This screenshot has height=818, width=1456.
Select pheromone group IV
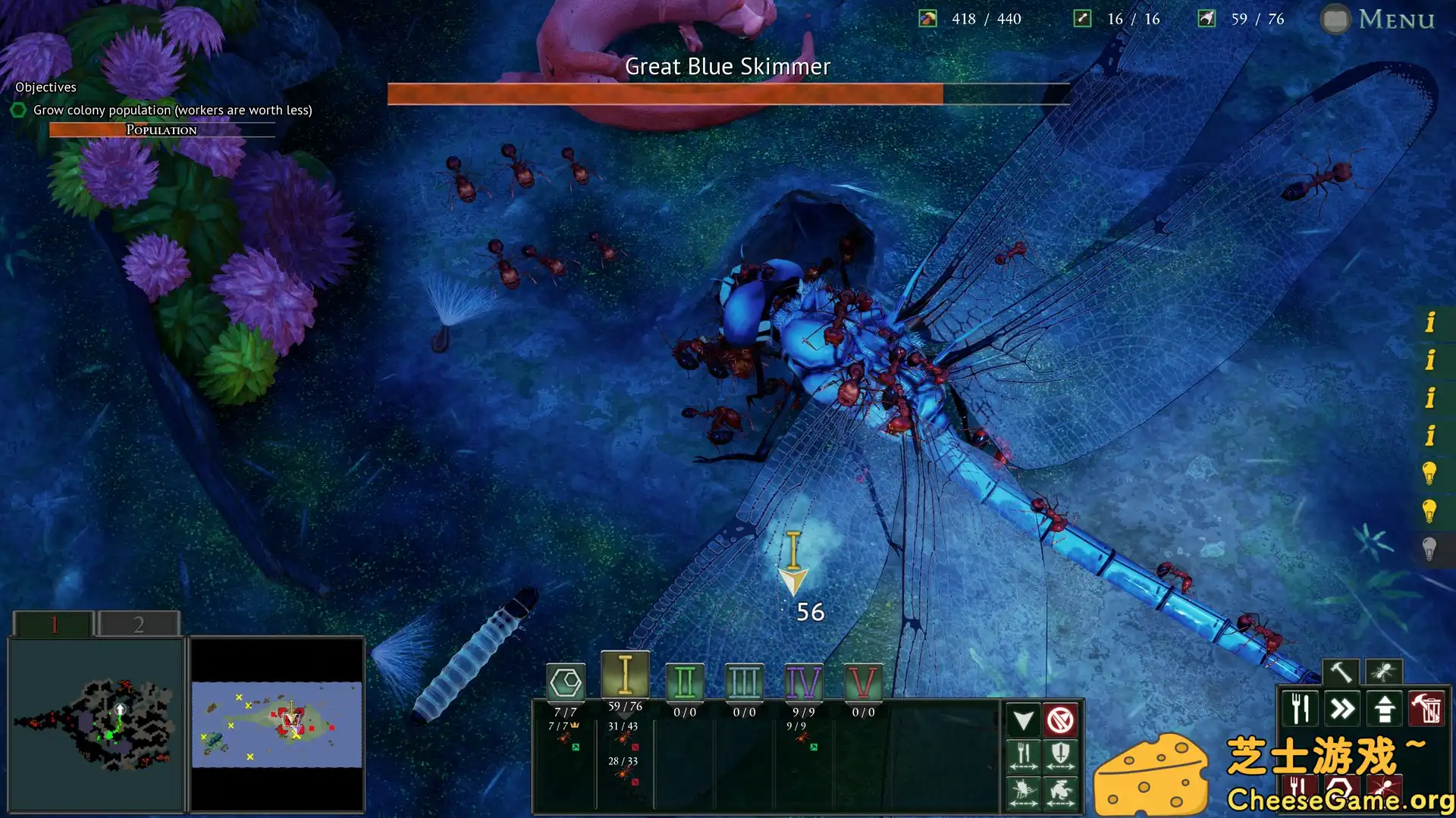(x=803, y=682)
